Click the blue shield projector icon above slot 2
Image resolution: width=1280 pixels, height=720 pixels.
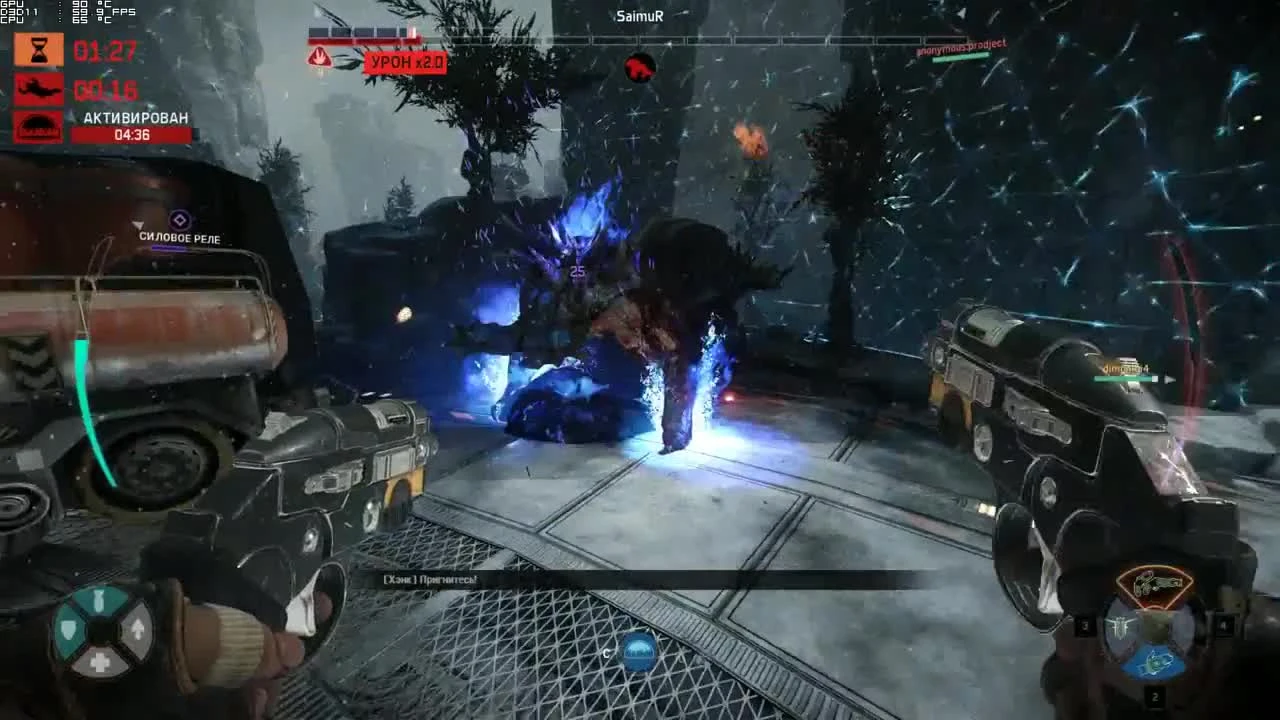(x=1154, y=662)
